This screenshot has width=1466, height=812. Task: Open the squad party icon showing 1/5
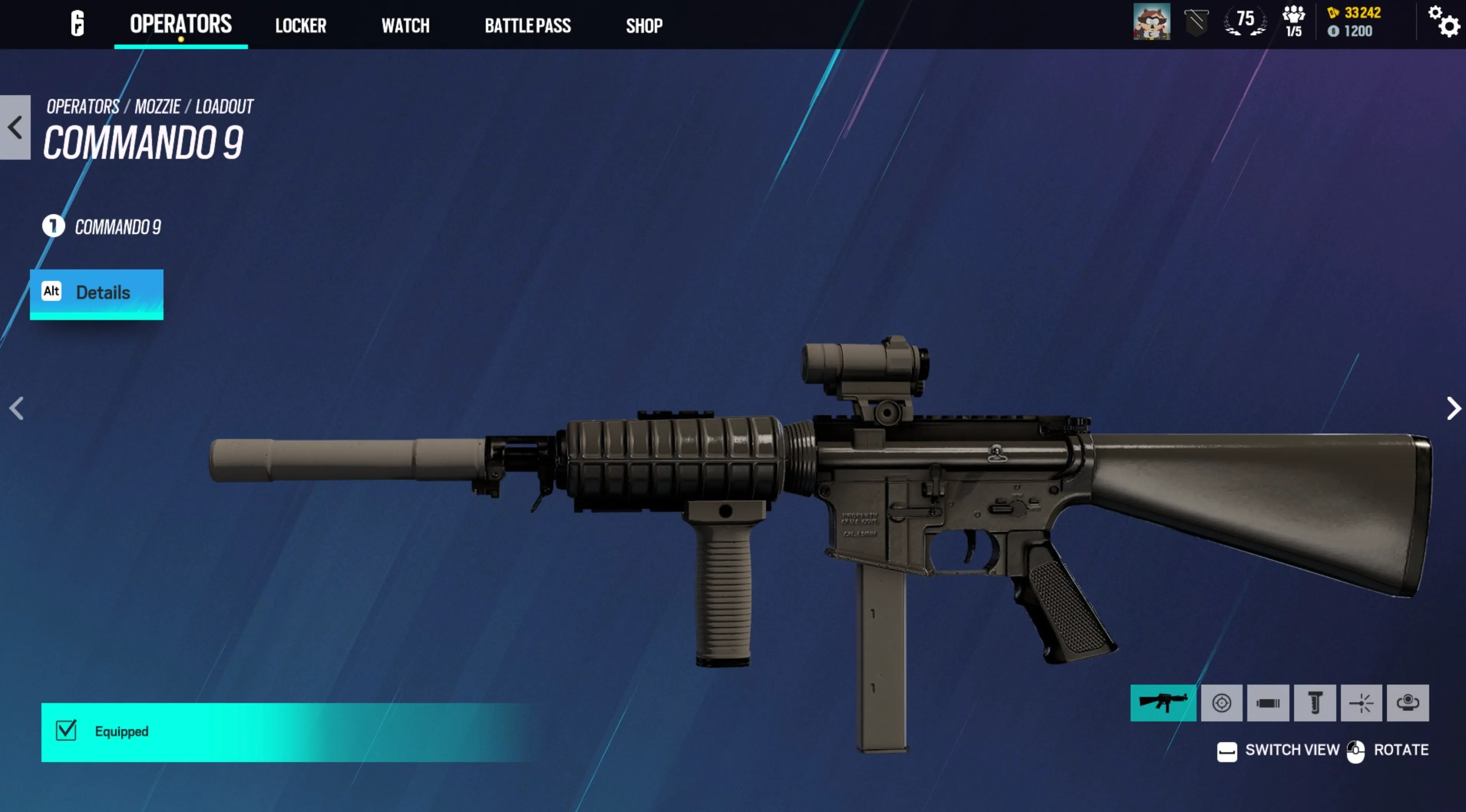tap(1293, 22)
